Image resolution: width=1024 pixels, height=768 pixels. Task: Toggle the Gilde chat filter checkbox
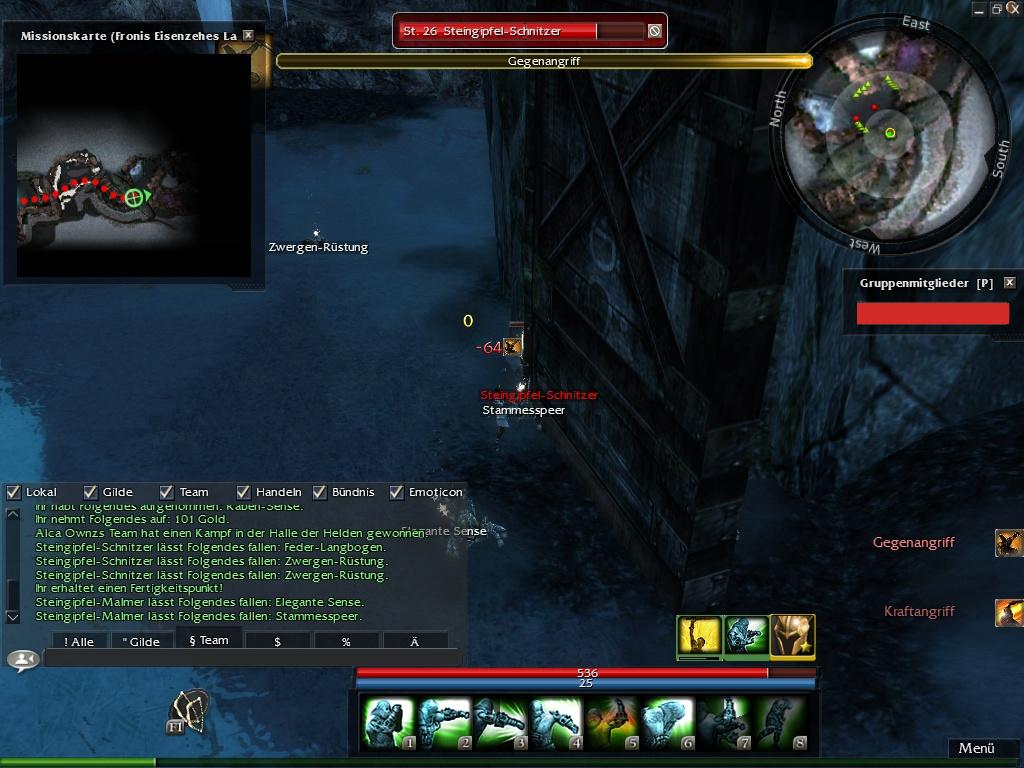(x=91, y=492)
